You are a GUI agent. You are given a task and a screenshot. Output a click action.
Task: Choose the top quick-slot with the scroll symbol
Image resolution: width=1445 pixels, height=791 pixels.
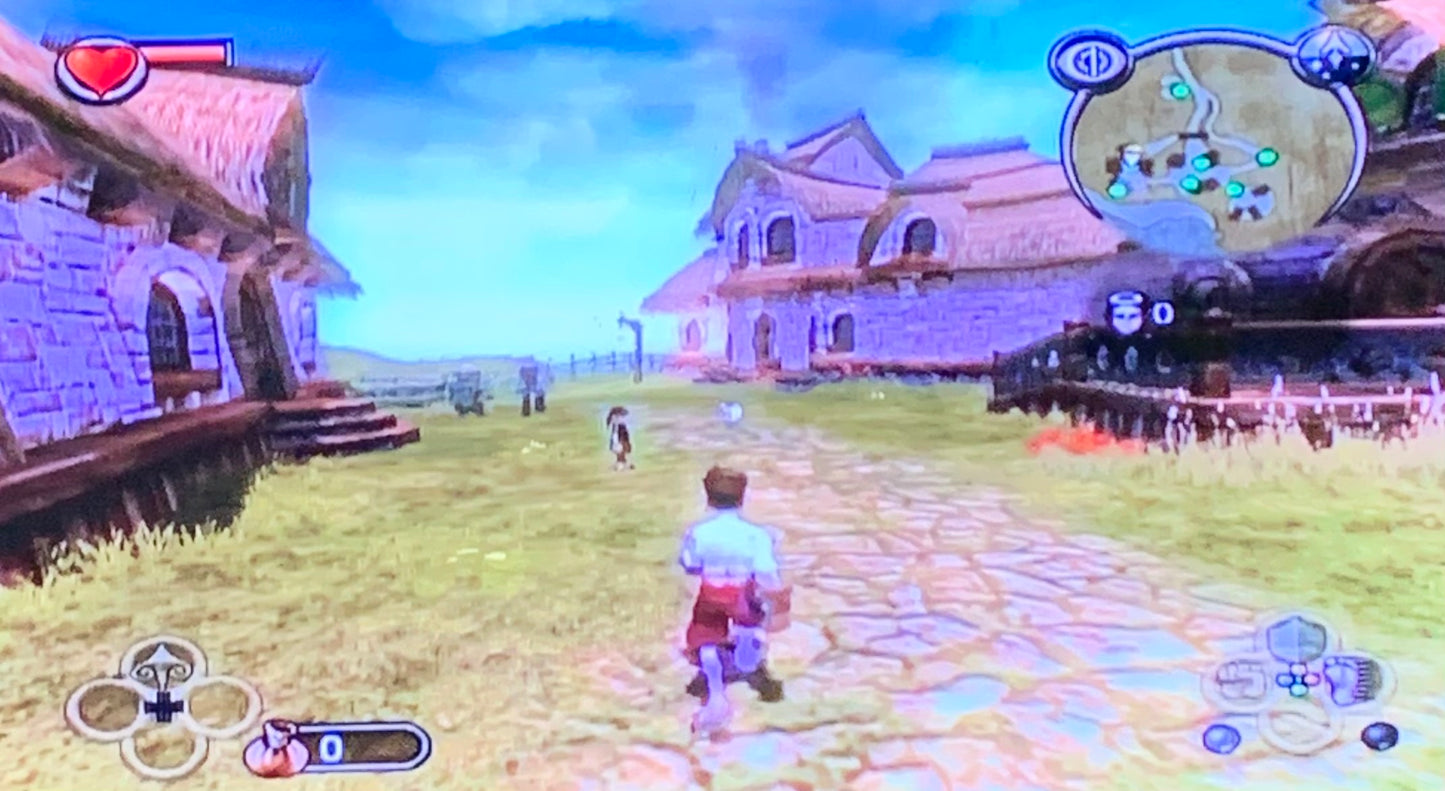tap(164, 664)
